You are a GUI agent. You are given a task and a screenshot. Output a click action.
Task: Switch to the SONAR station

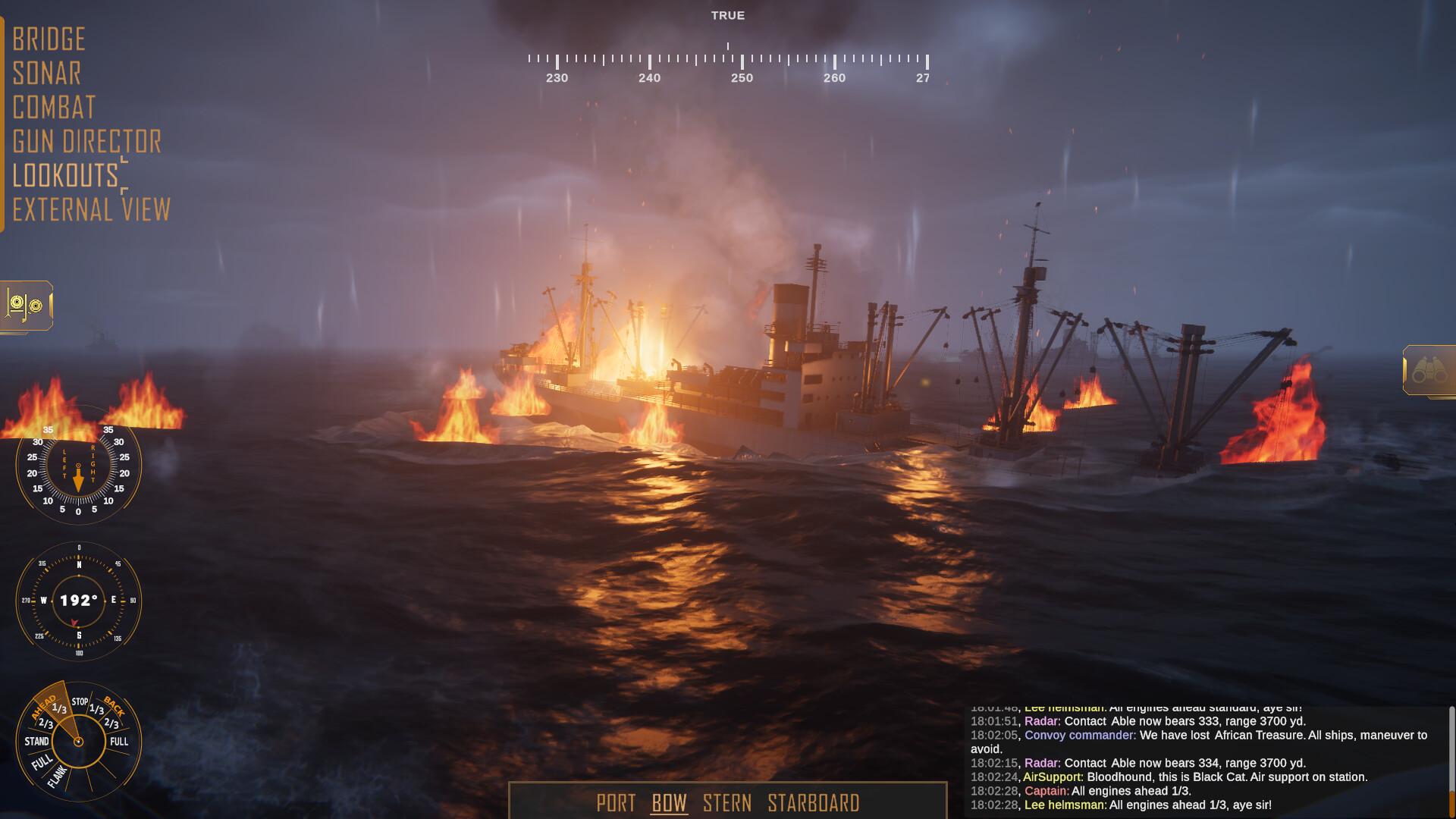[x=46, y=74]
